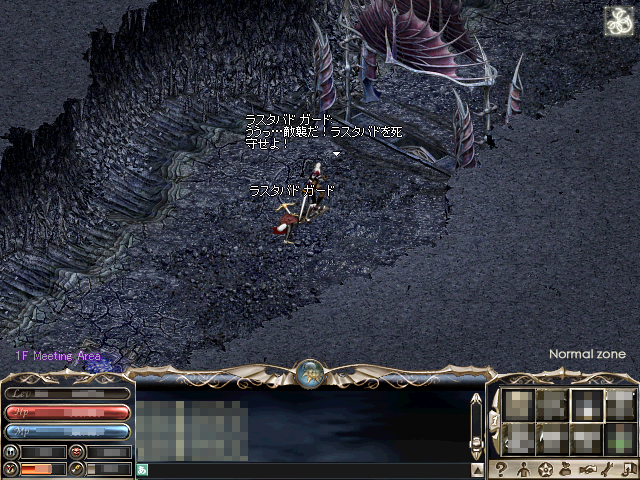Toggle the Japanese input mode indicator
The height and width of the screenshot is (480, 640).
coord(143,469)
